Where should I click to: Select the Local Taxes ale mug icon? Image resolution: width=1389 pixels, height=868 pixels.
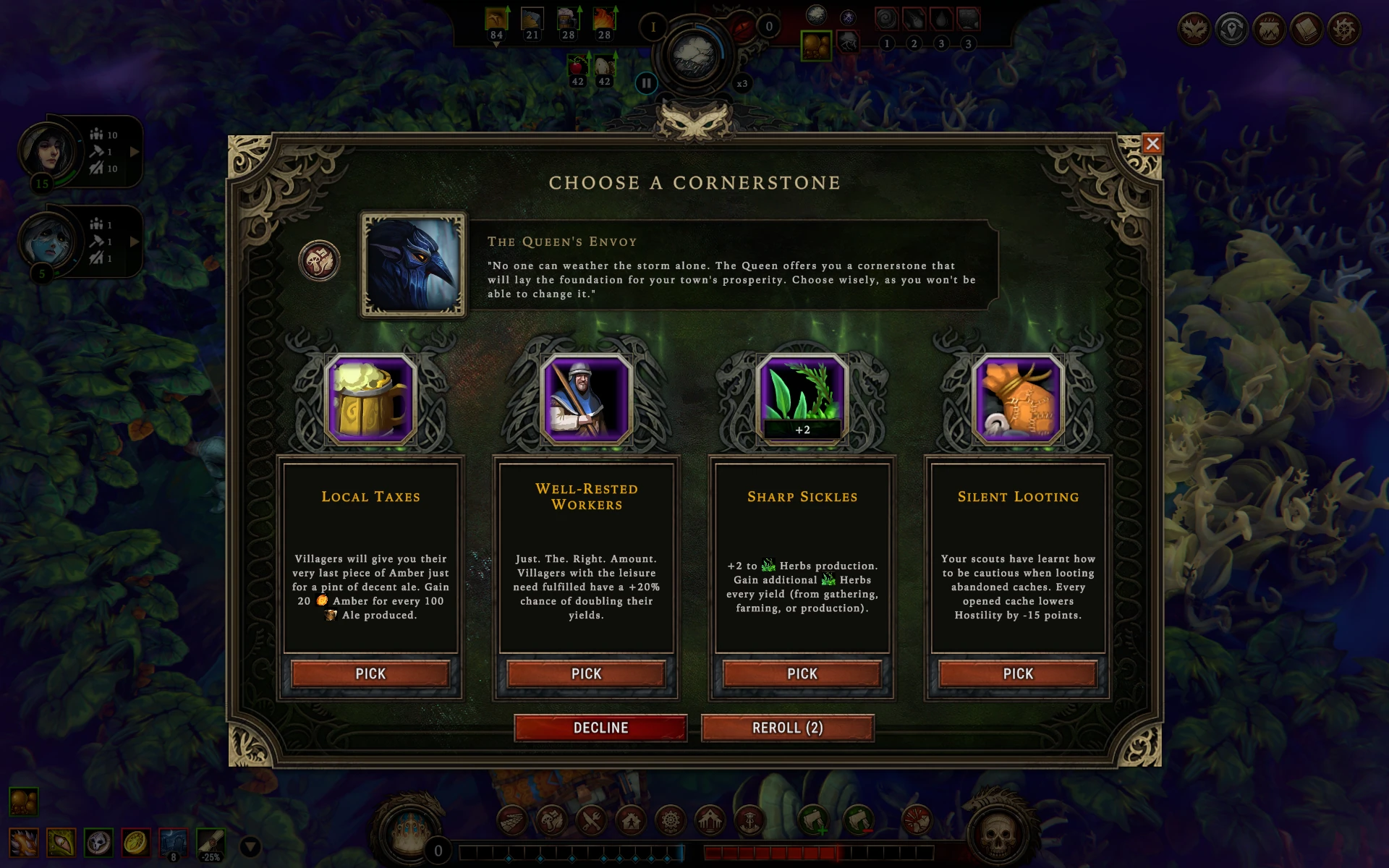coord(370,399)
